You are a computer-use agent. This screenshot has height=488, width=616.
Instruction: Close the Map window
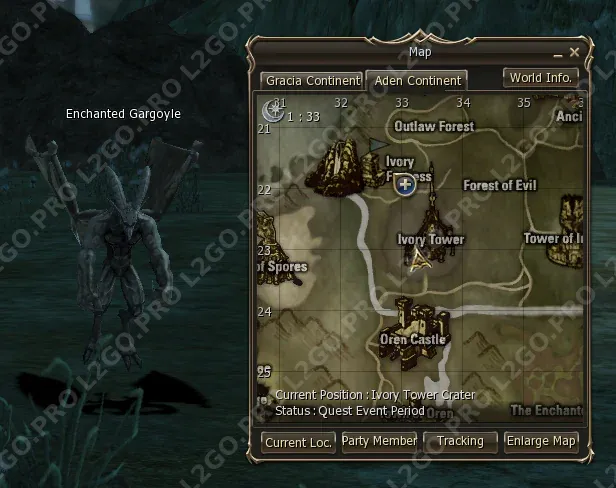[x=574, y=52]
